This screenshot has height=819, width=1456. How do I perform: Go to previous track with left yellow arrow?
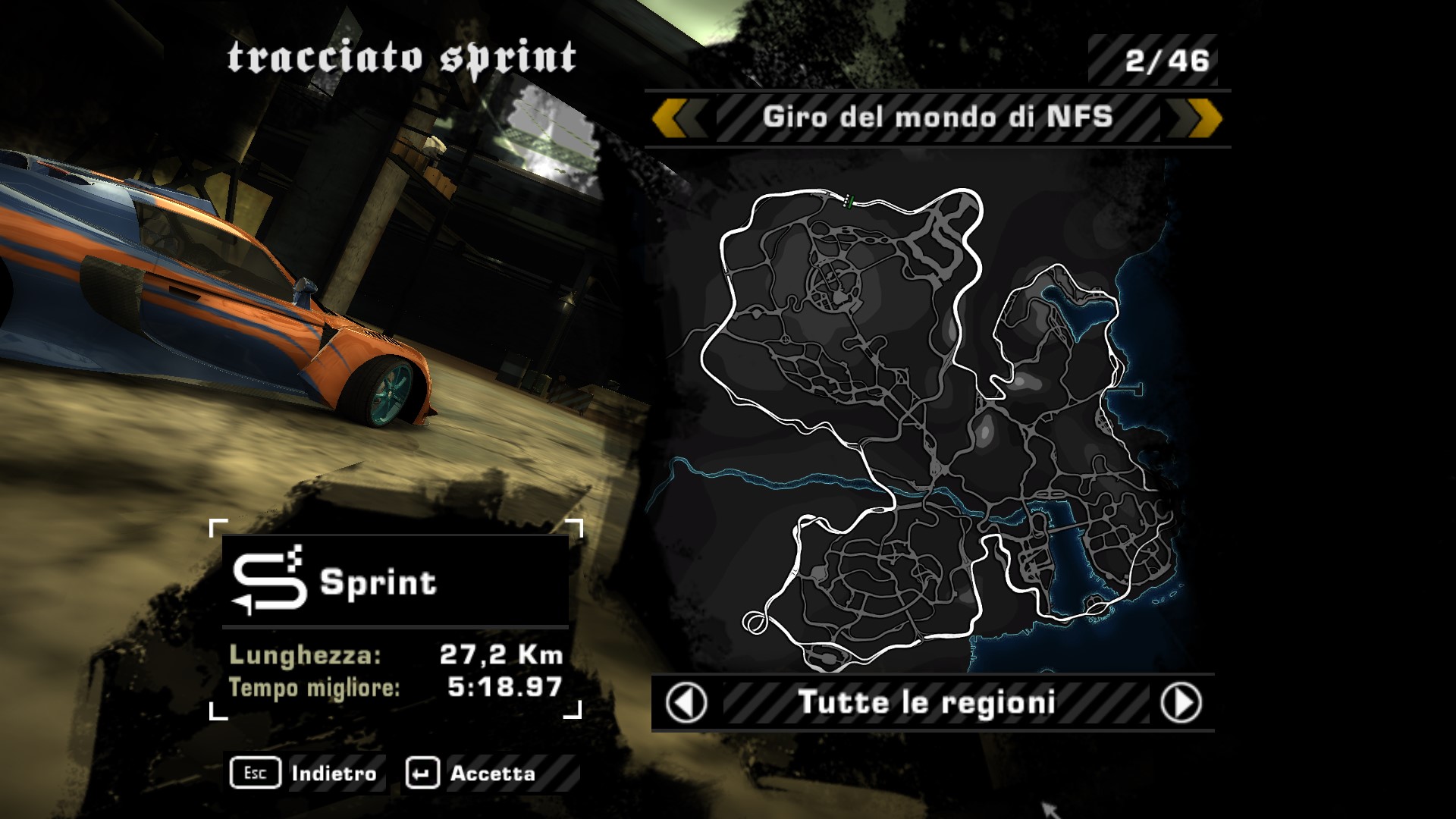tap(679, 119)
